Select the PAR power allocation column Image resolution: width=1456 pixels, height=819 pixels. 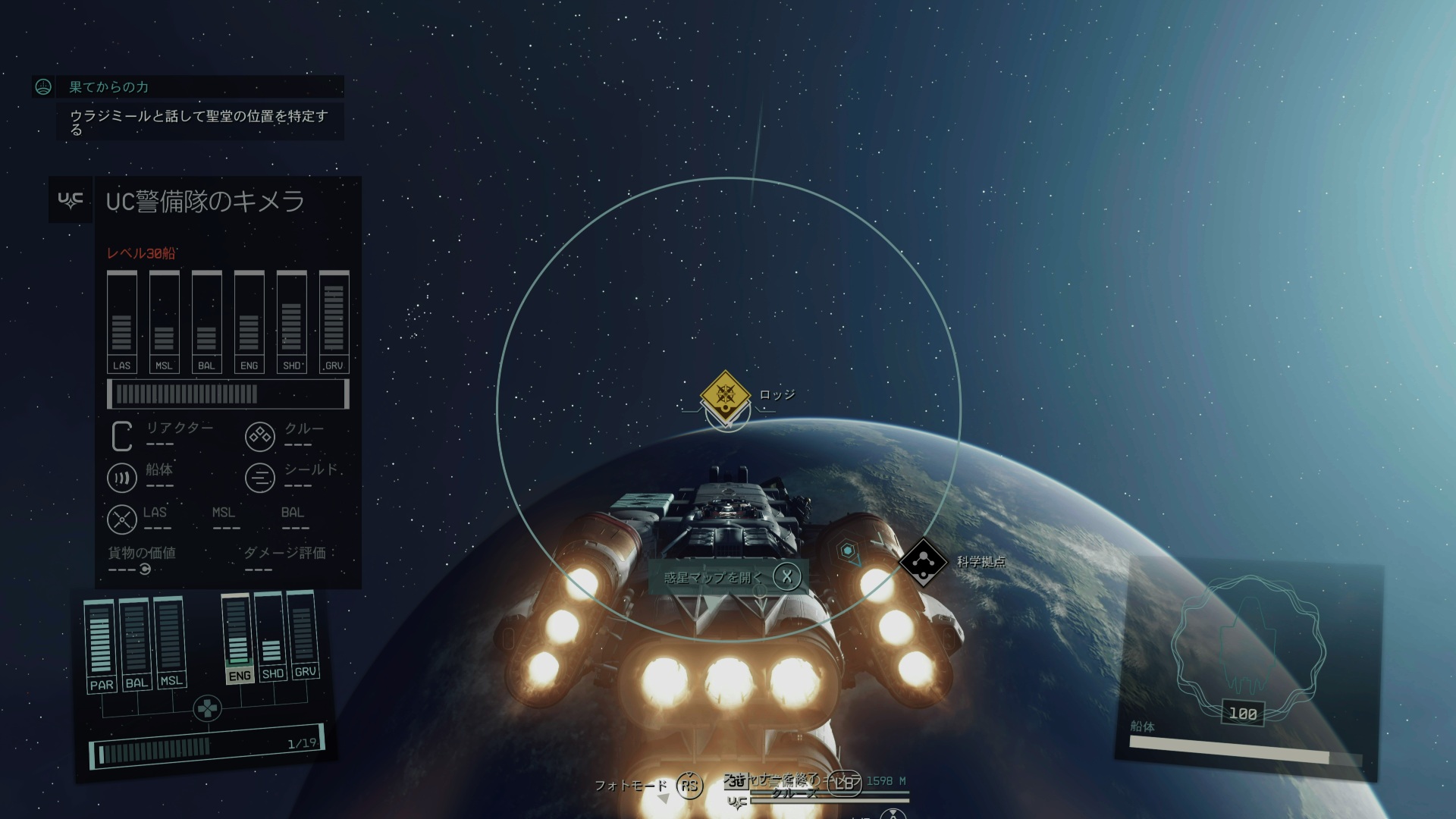click(100, 645)
